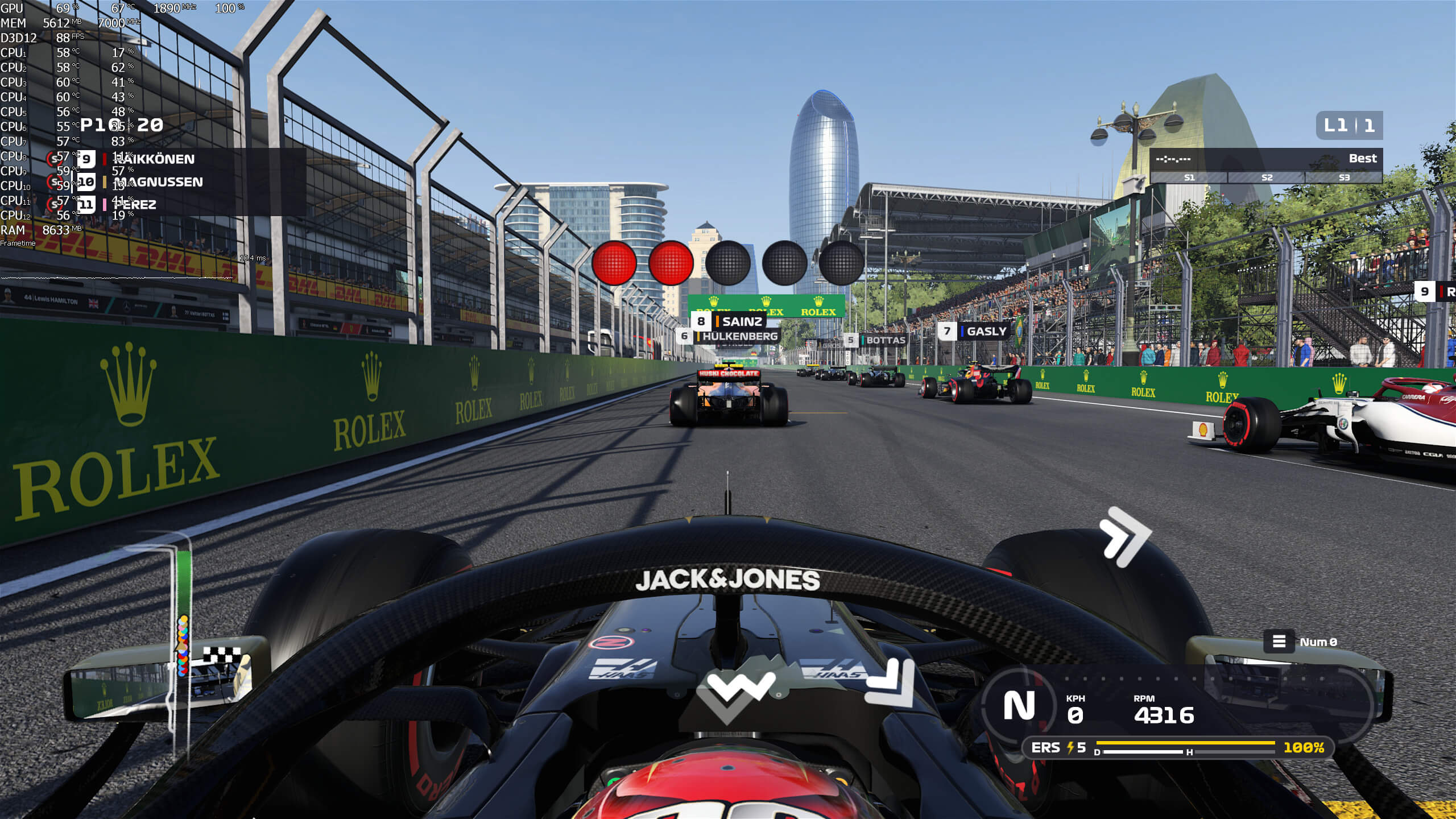Click the track minimap
1456x819 pixels.
182,626
